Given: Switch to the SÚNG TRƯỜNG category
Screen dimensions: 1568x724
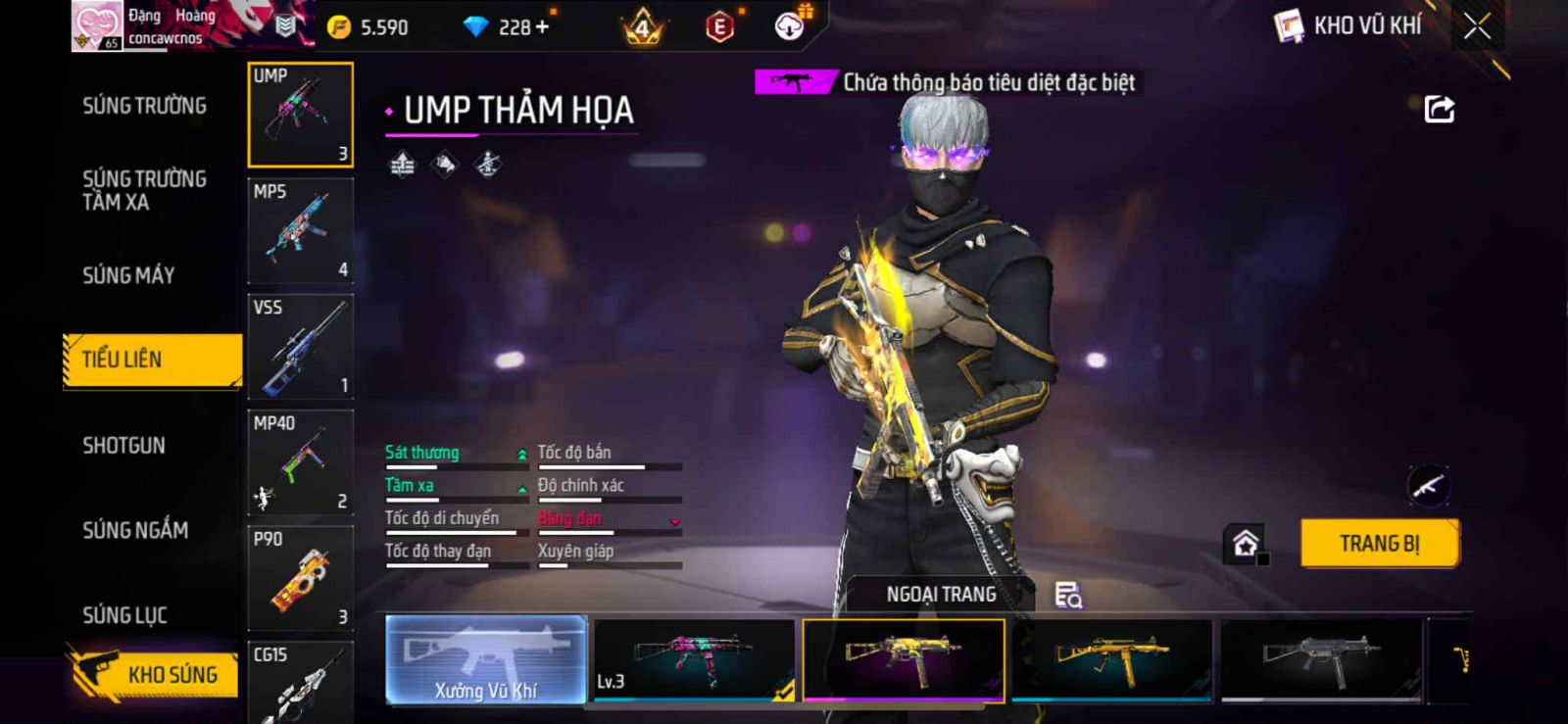Looking at the screenshot, I should [x=144, y=106].
